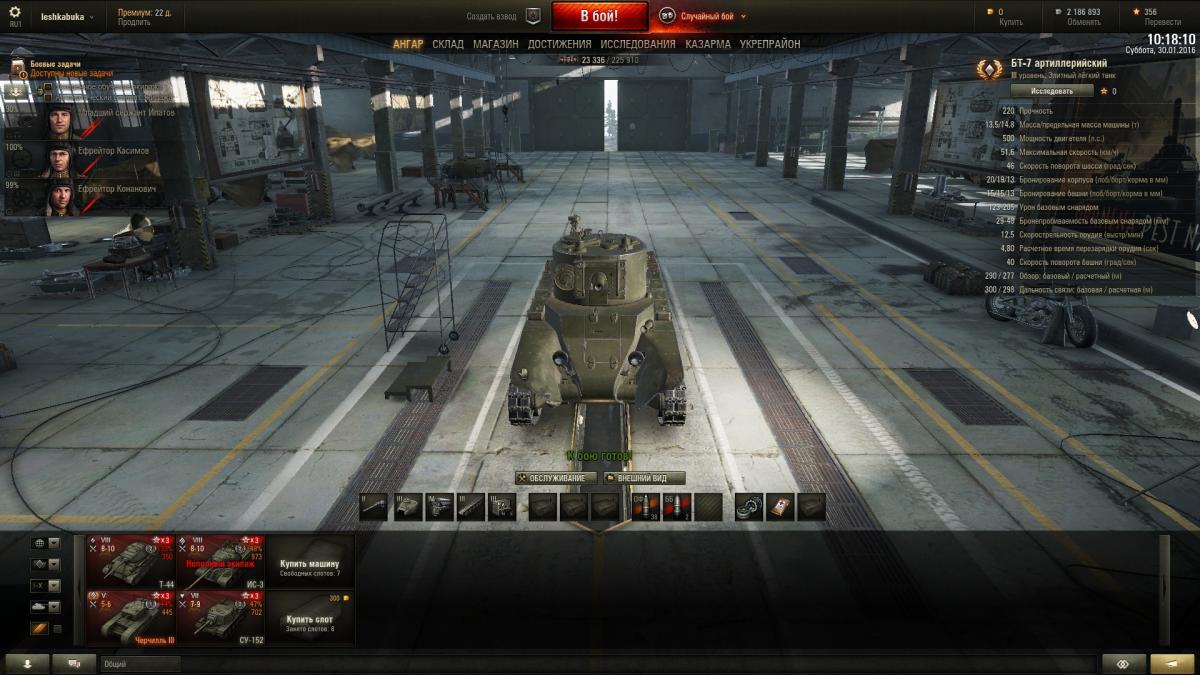Image resolution: width=1200 pixels, height=675 pixels.
Task: Select the ИС-3 tank in carousel
Action: coord(220,561)
